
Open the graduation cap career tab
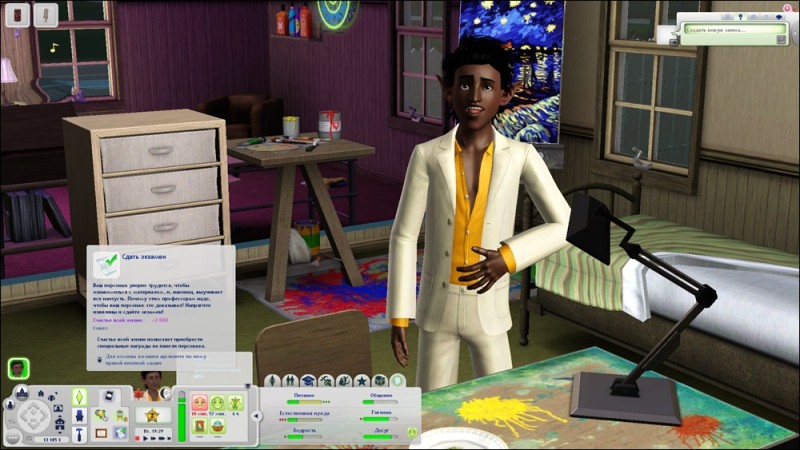tap(308, 381)
